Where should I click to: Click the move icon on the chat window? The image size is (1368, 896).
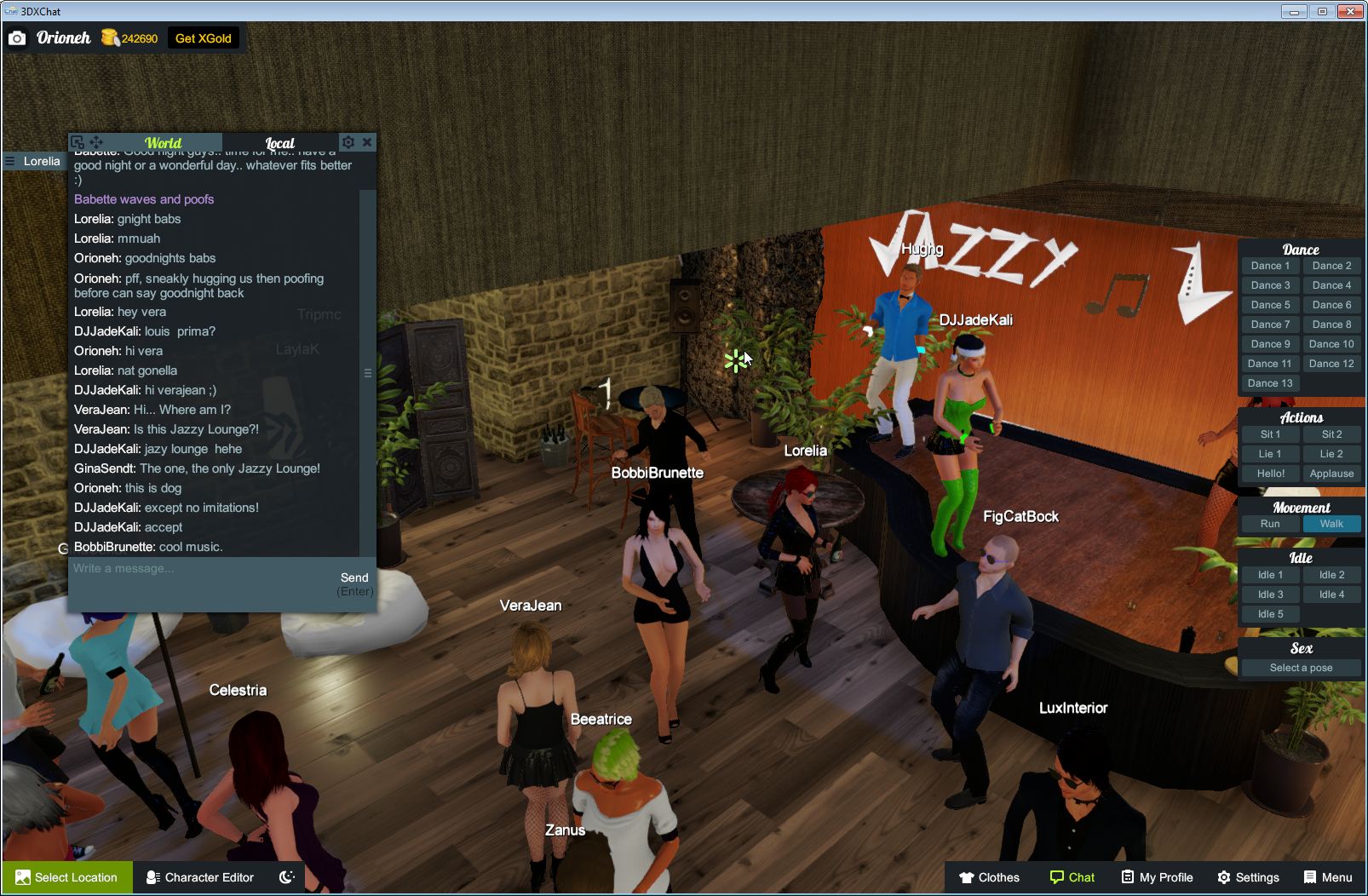(96, 141)
